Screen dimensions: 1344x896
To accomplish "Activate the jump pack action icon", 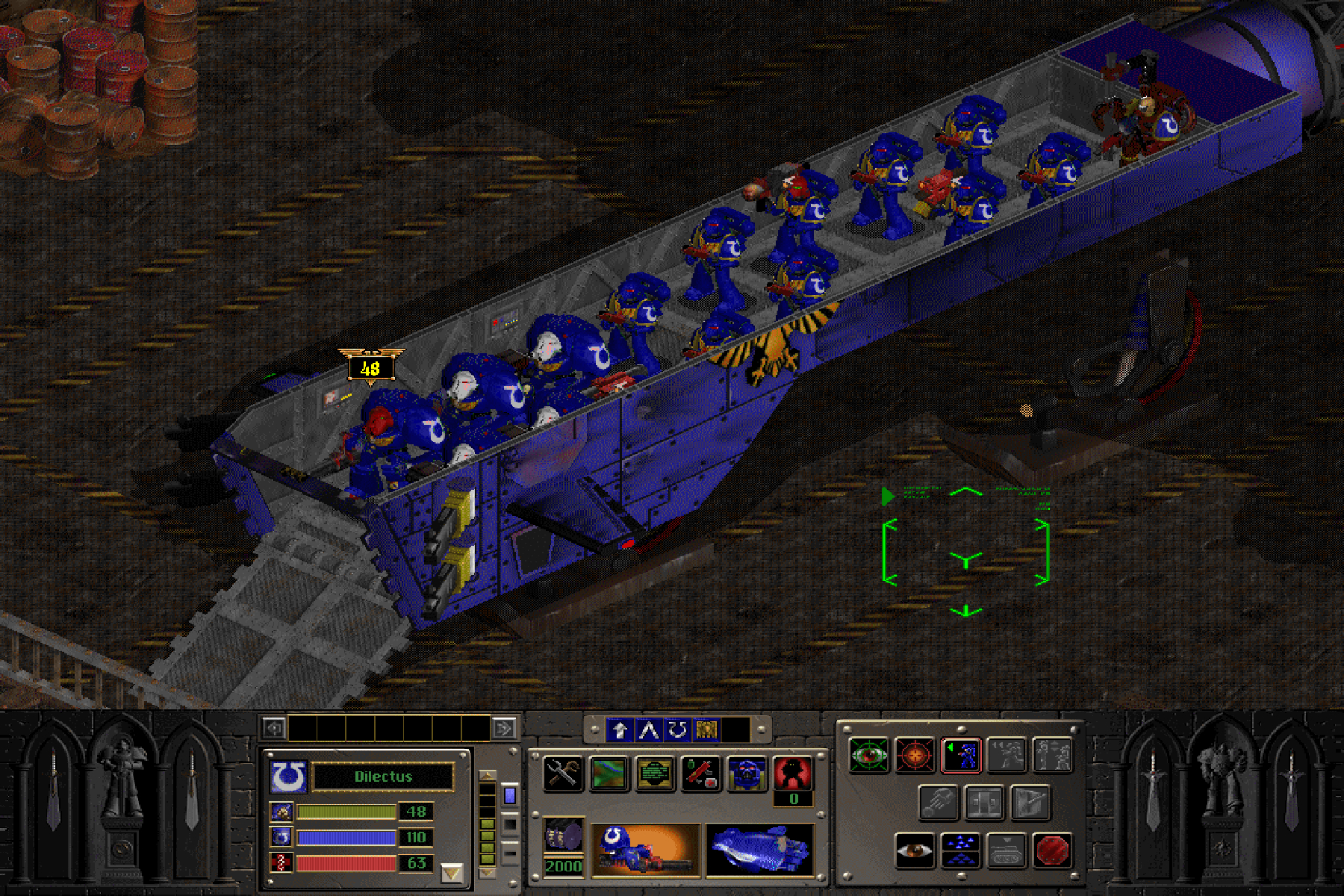I will pyautogui.click(x=939, y=803).
